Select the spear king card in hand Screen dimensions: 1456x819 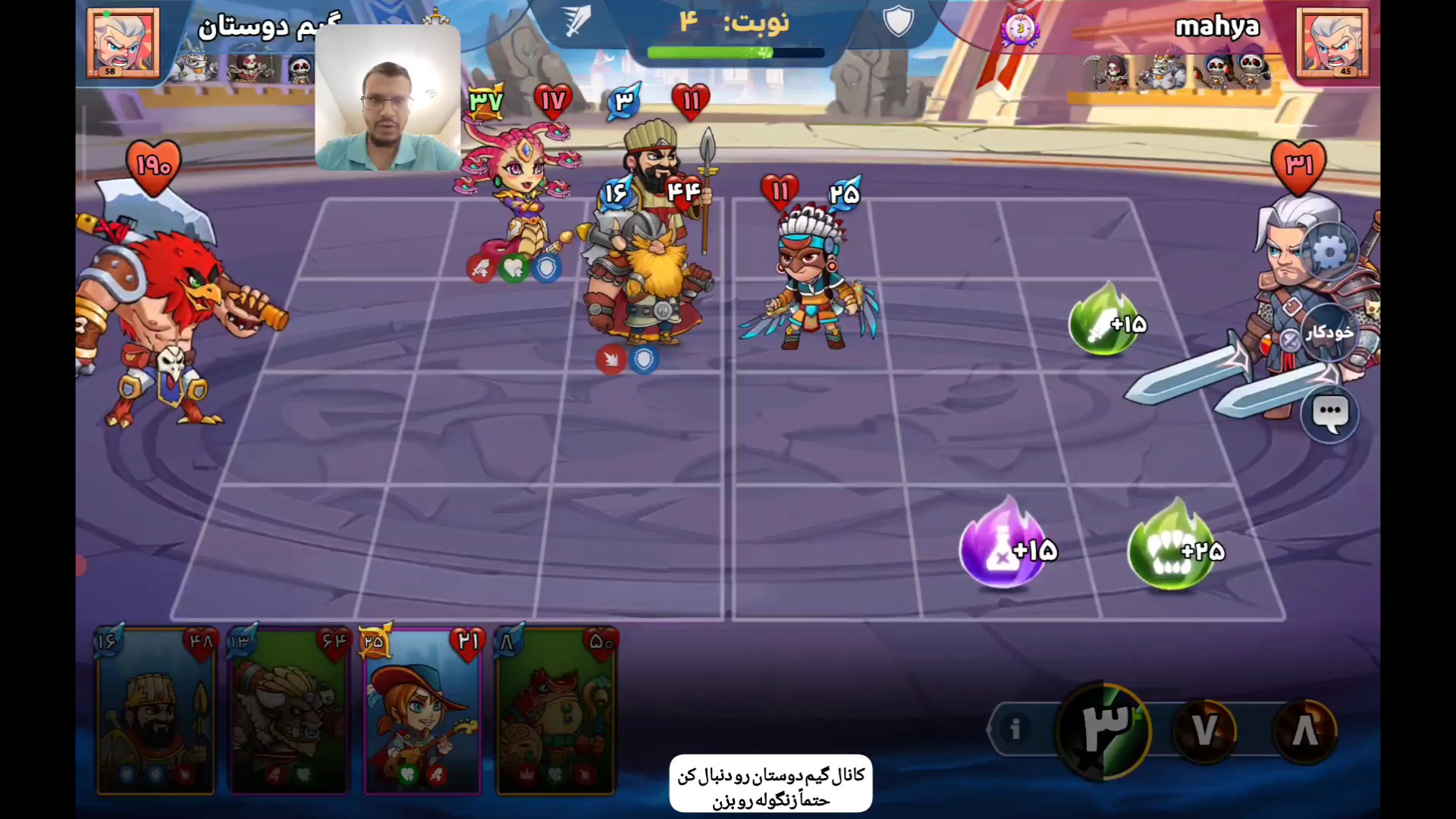coord(156,713)
